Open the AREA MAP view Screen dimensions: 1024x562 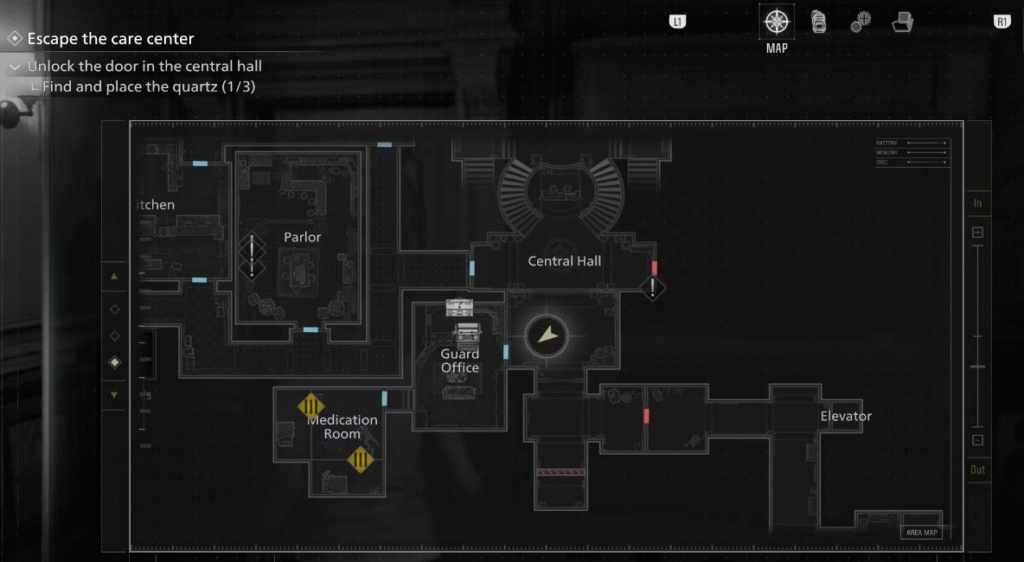(921, 532)
